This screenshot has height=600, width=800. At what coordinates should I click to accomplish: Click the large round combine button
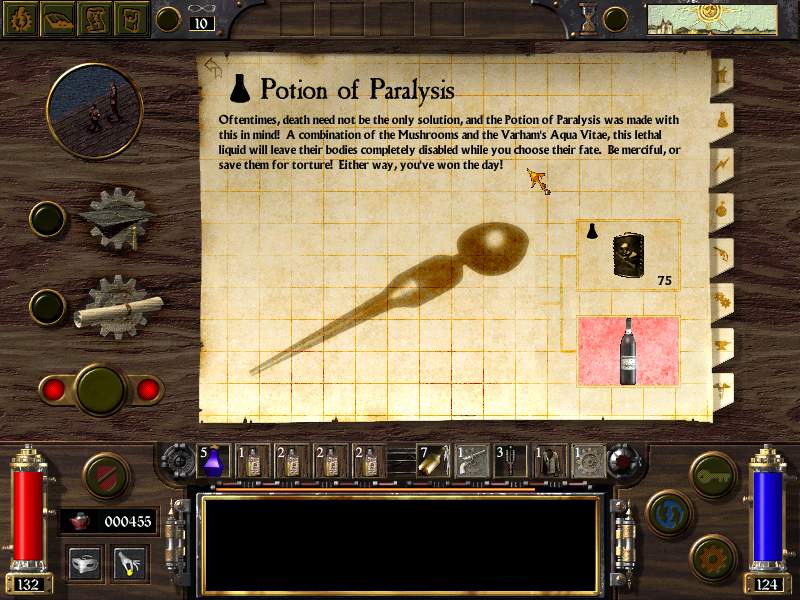pyautogui.click(x=99, y=388)
